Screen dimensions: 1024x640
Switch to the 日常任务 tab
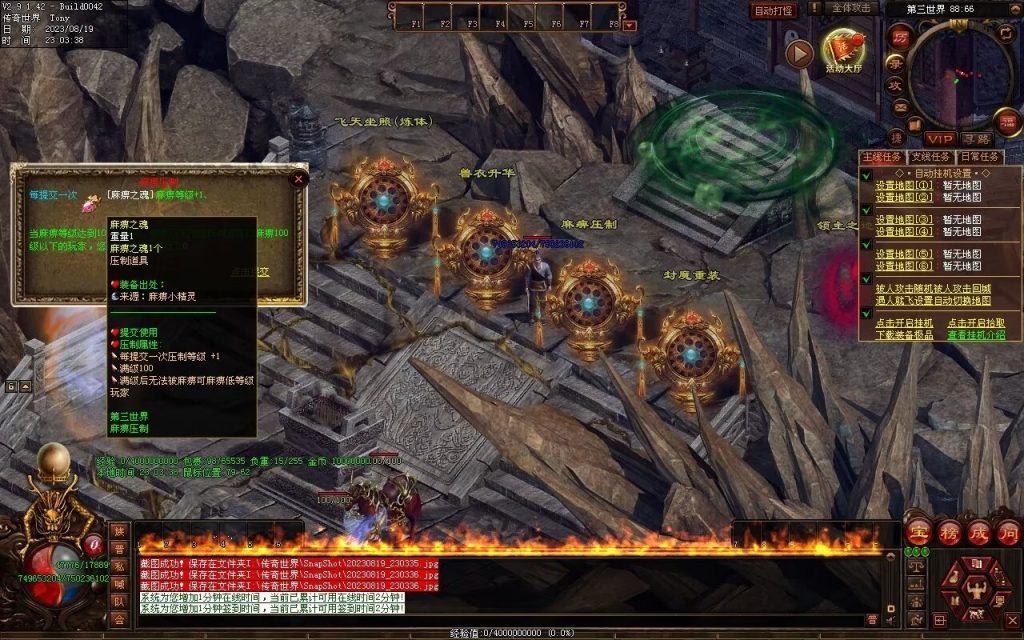[x=979, y=157]
